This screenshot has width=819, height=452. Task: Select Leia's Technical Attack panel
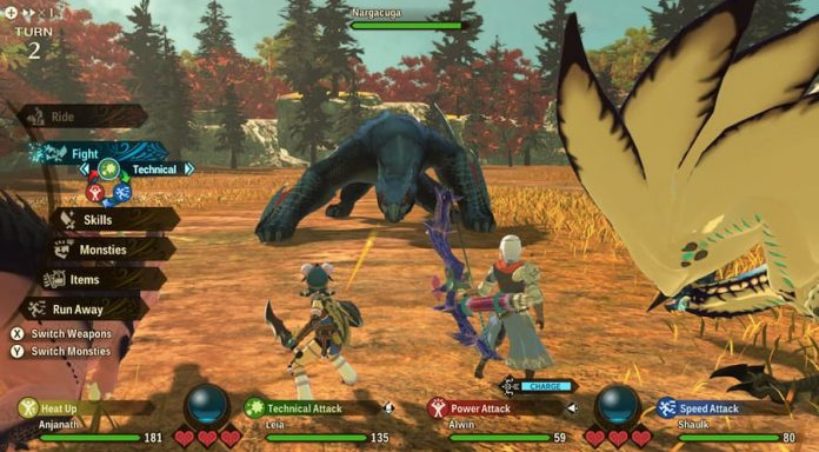[x=305, y=409]
